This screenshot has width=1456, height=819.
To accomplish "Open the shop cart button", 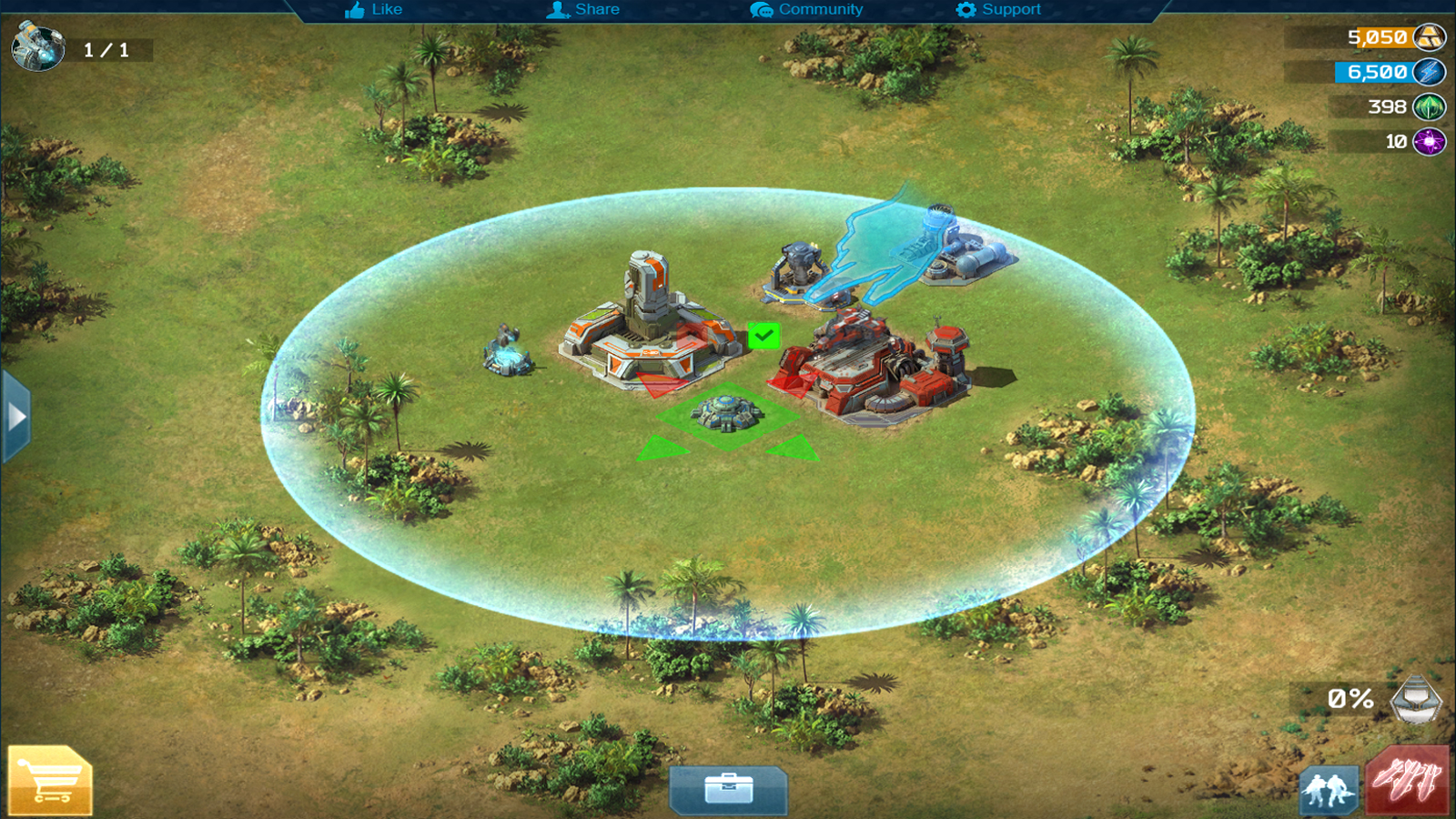I will (50, 781).
